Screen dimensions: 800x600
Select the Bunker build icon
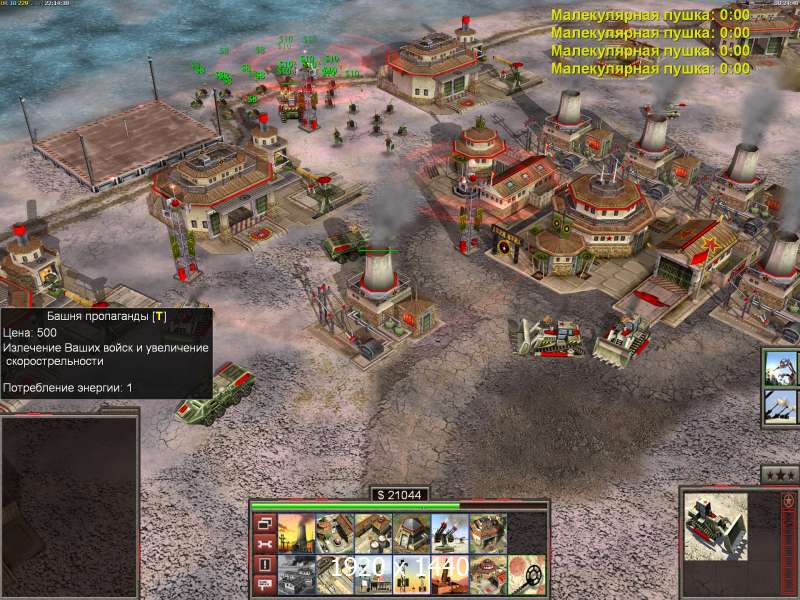[x=411, y=533]
